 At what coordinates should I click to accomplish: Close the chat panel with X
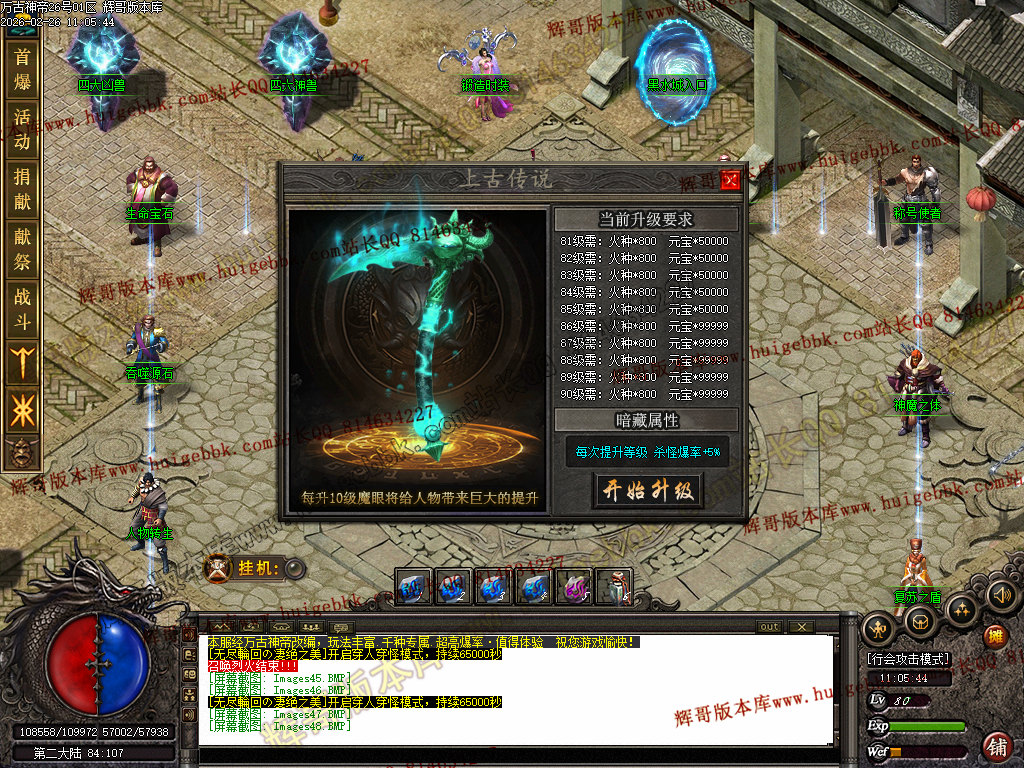coord(801,627)
